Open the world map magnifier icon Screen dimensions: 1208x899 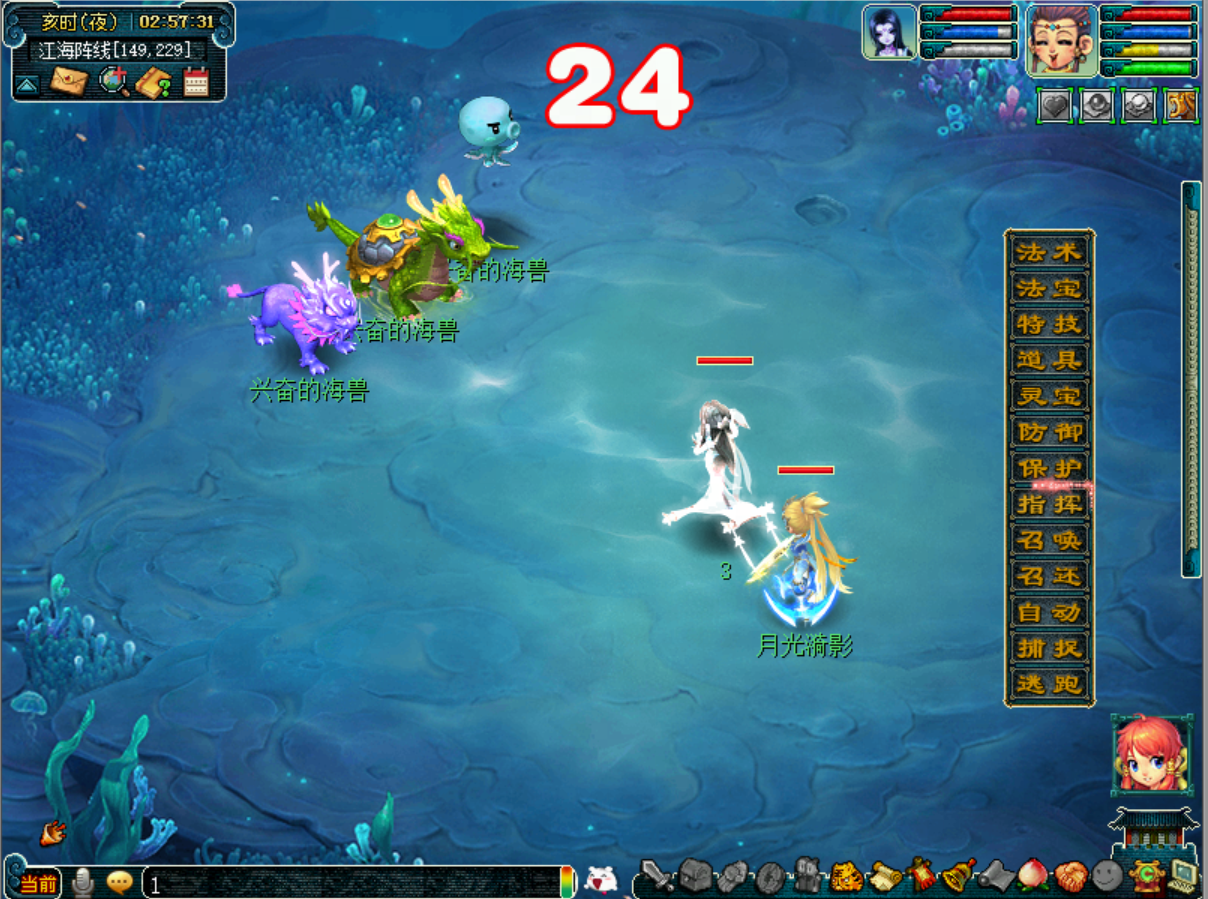point(113,81)
